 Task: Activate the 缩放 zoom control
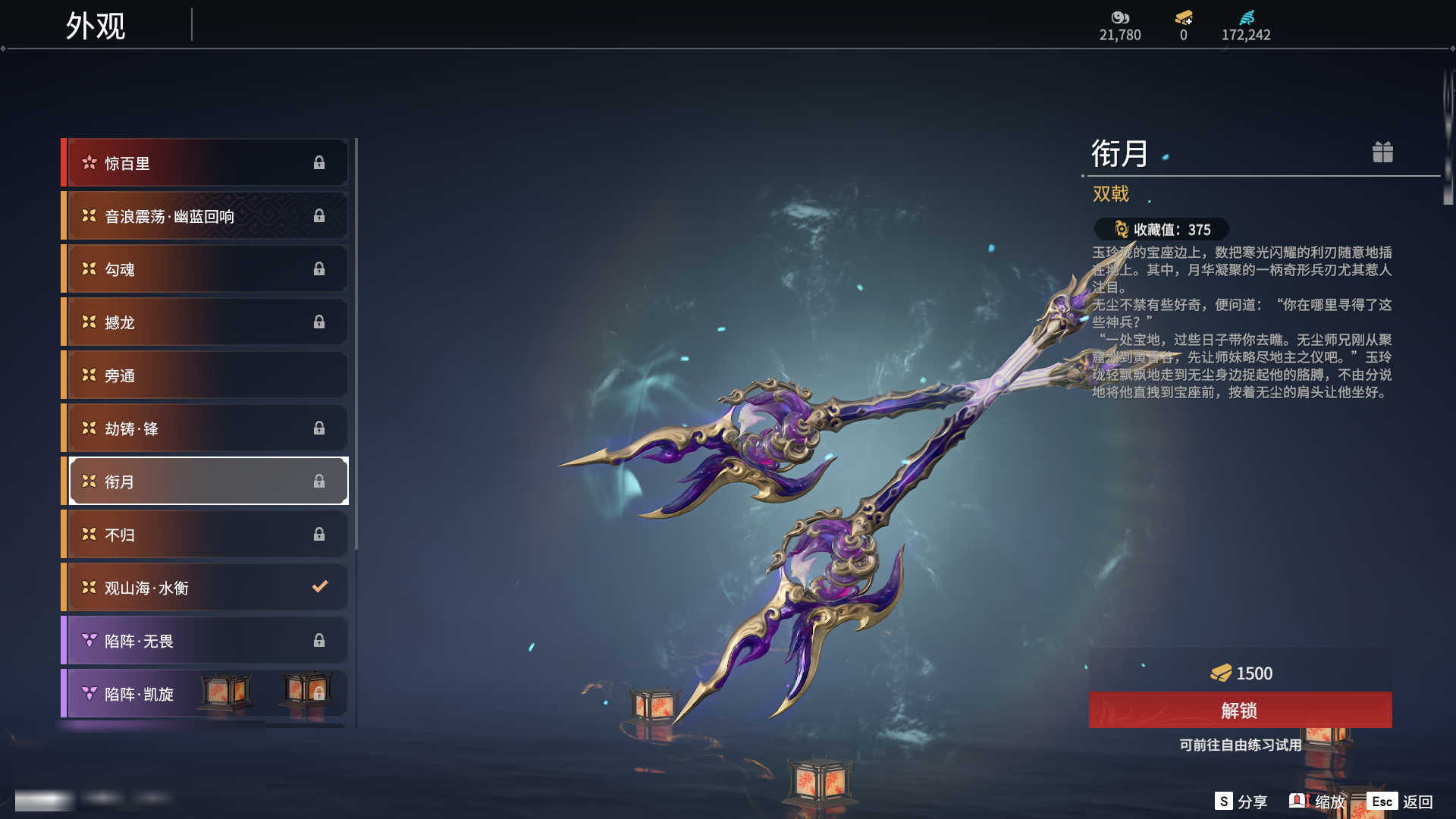[1316, 802]
